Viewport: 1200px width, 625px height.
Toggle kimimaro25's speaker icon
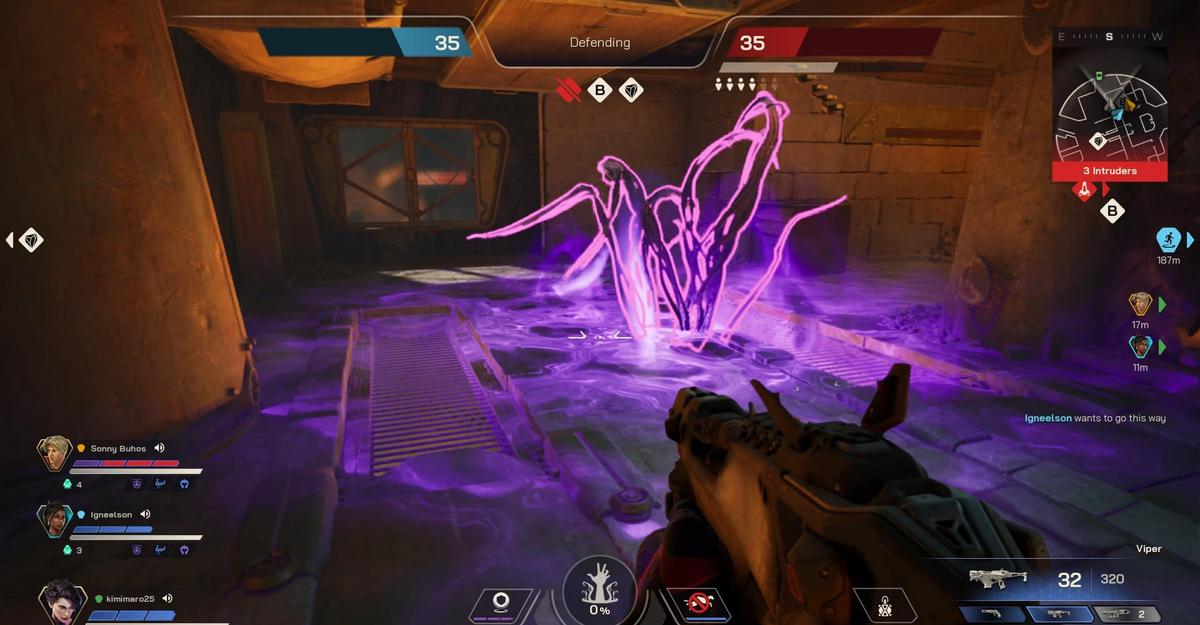click(168, 598)
